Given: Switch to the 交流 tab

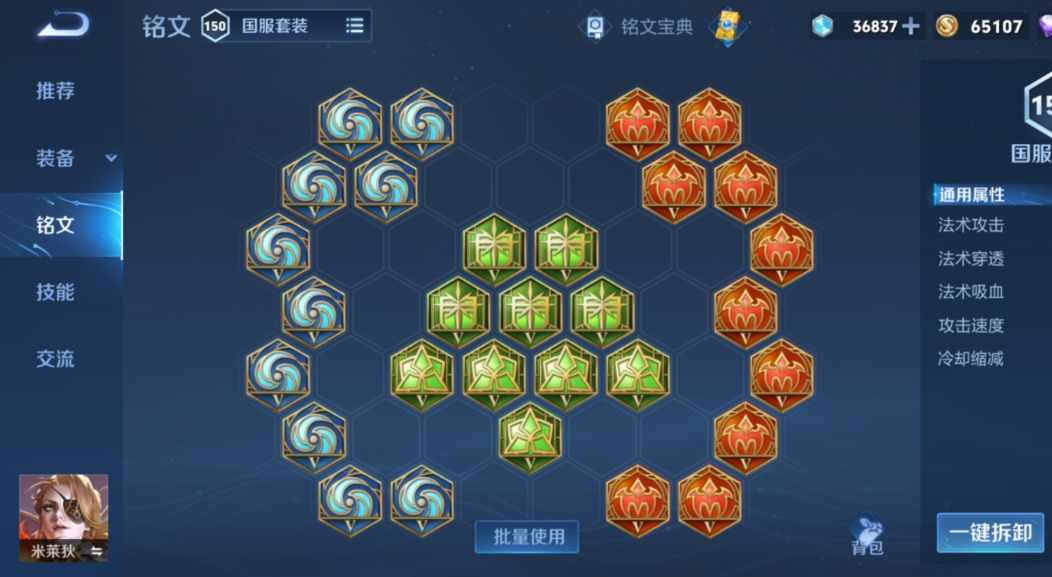Looking at the screenshot, I should (x=56, y=359).
